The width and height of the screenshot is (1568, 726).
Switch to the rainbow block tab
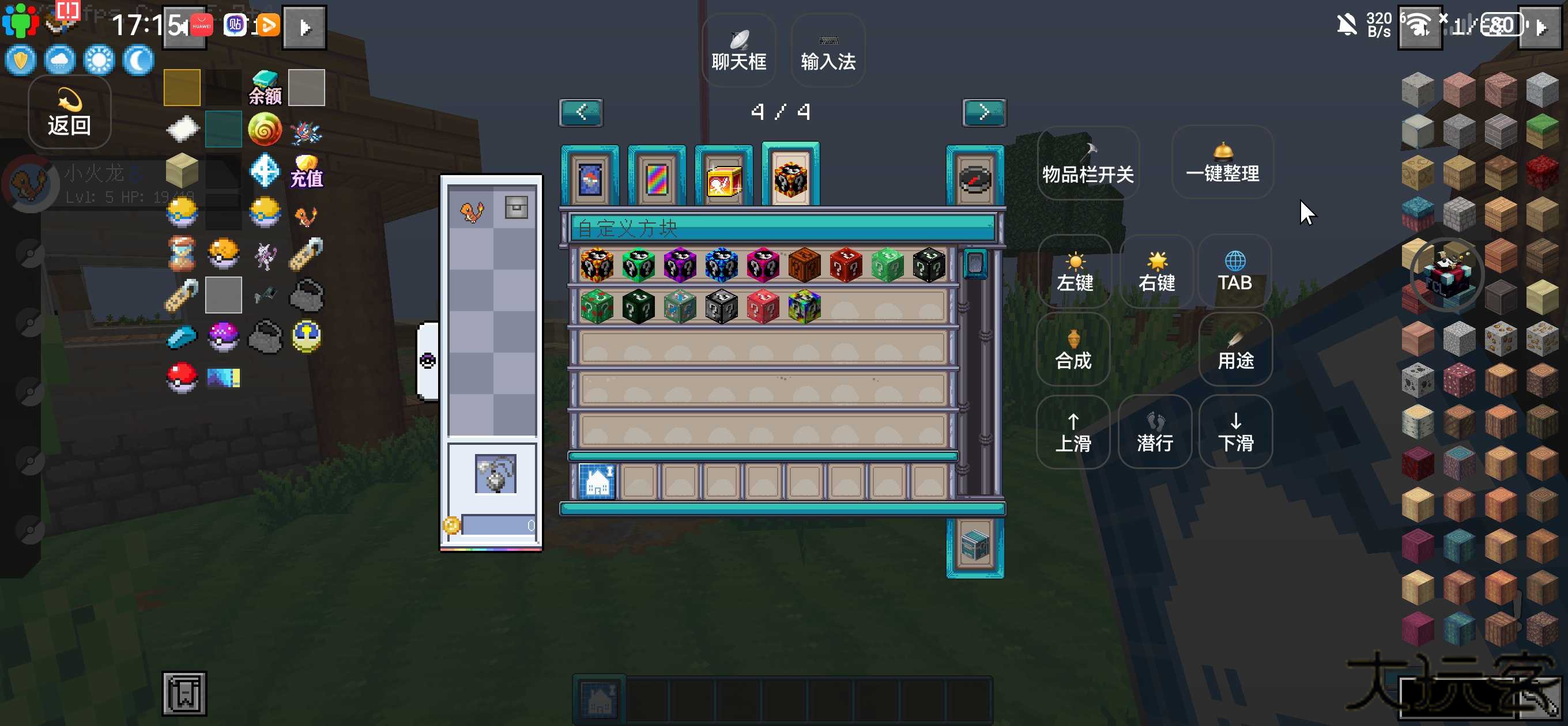coord(657,177)
